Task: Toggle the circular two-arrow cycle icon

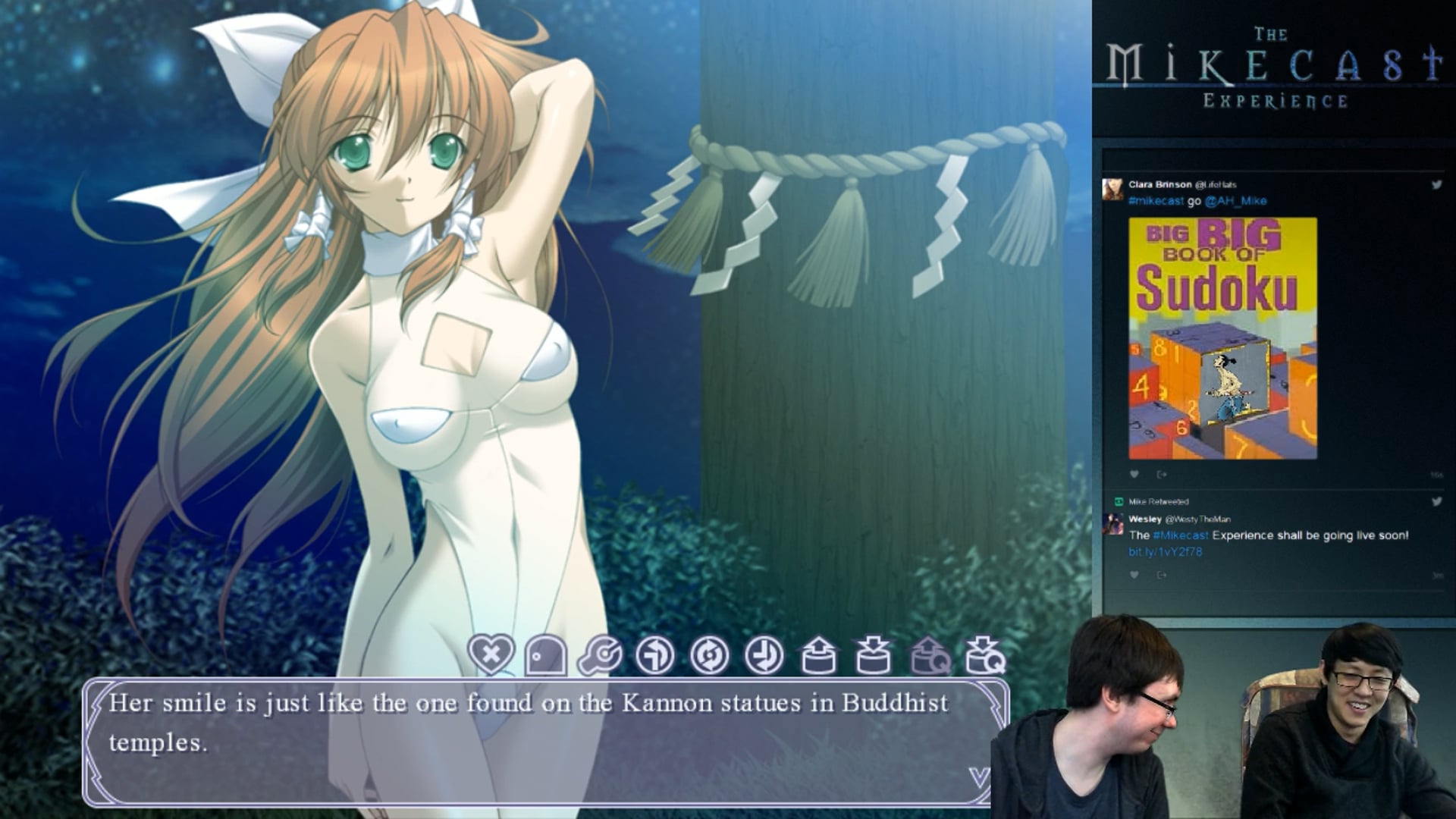Action: tap(710, 655)
